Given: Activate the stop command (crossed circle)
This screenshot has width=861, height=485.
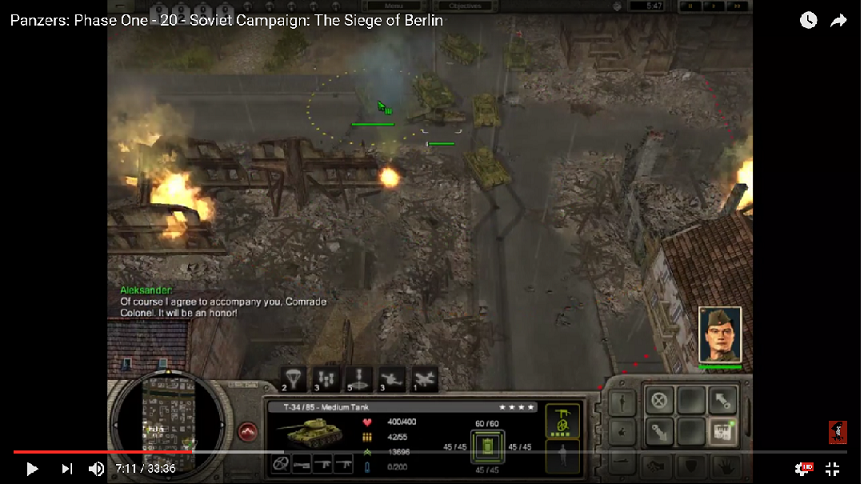Looking at the screenshot, I should coord(658,400).
